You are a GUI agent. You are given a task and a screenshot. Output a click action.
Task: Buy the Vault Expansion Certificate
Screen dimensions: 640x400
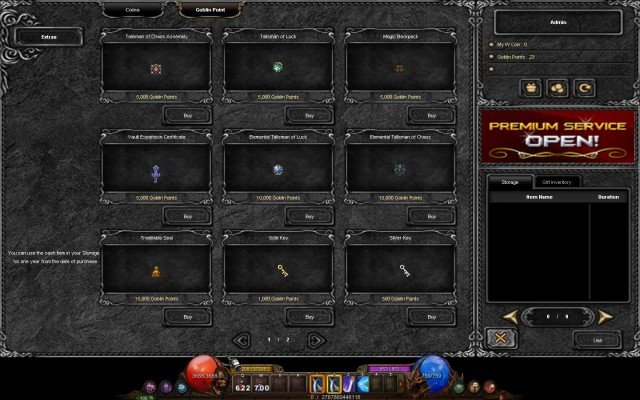[x=188, y=216]
